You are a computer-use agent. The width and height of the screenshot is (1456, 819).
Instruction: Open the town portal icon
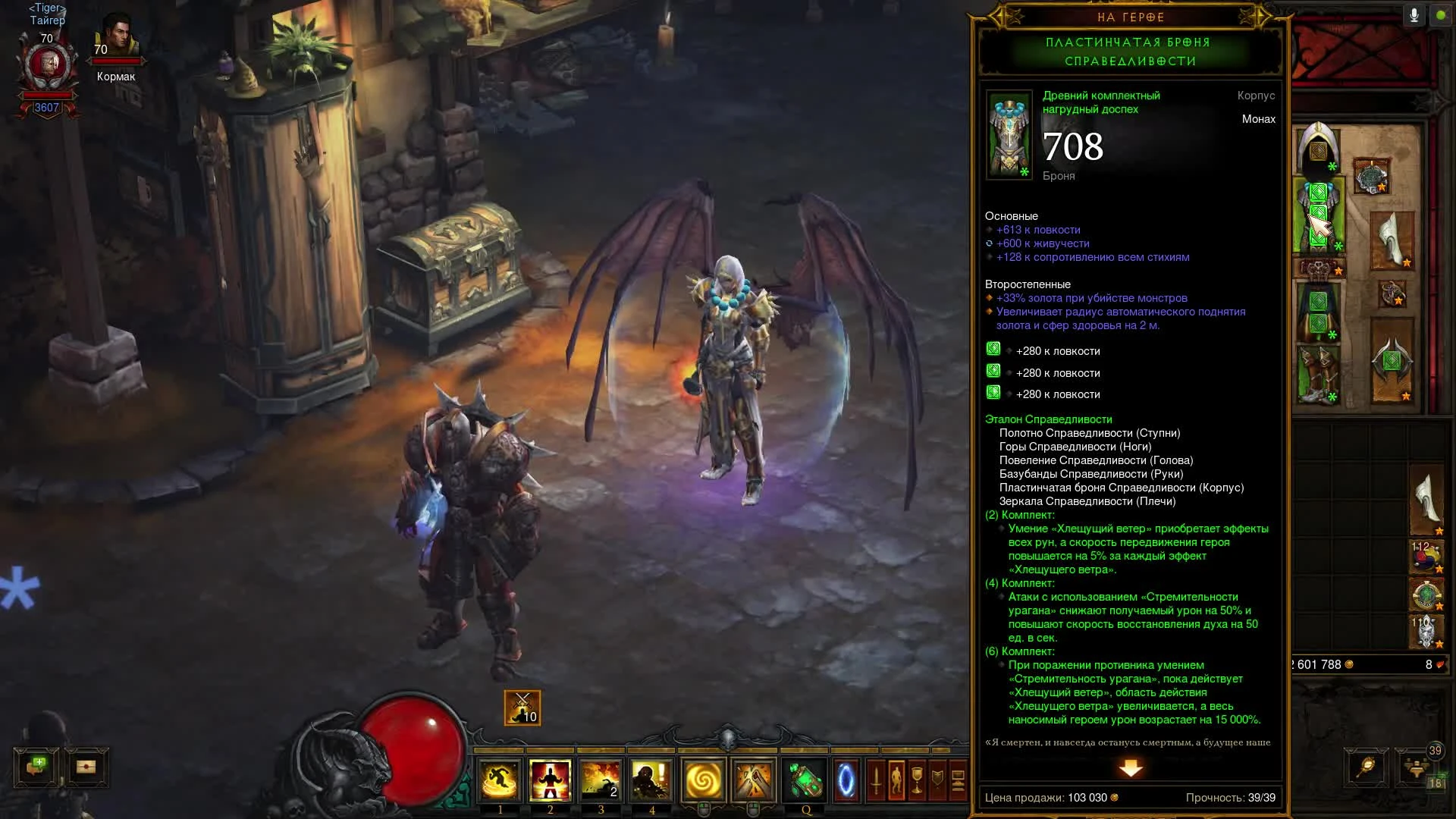847,779
